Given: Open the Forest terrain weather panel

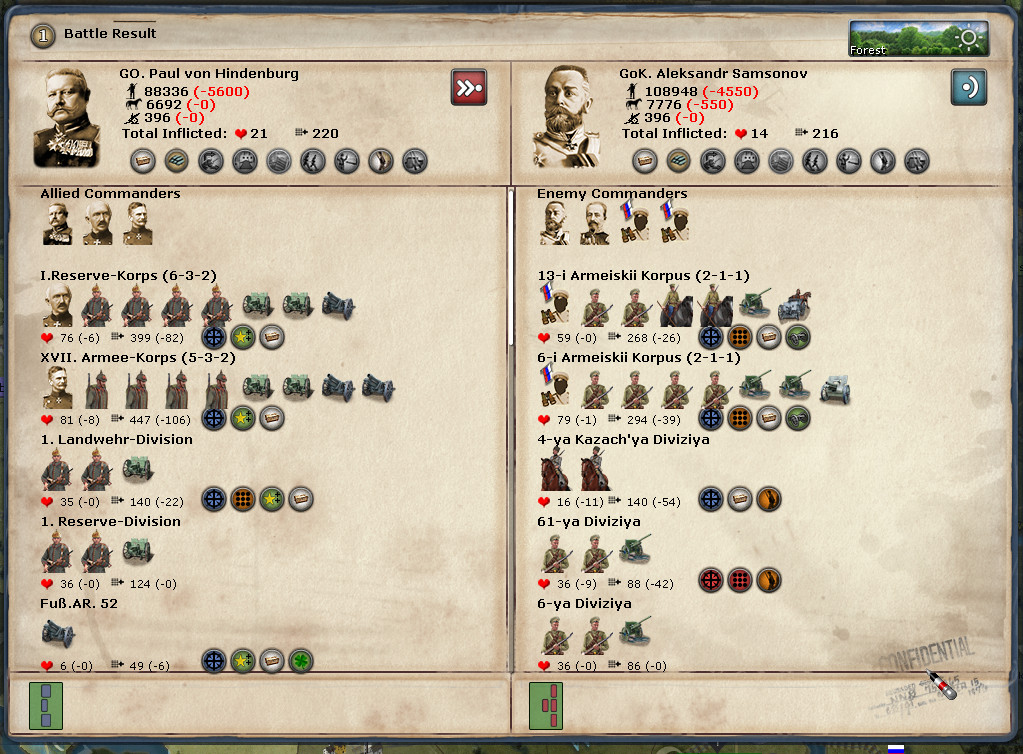Looking at the screenshot, I should (x=918, y=39).
